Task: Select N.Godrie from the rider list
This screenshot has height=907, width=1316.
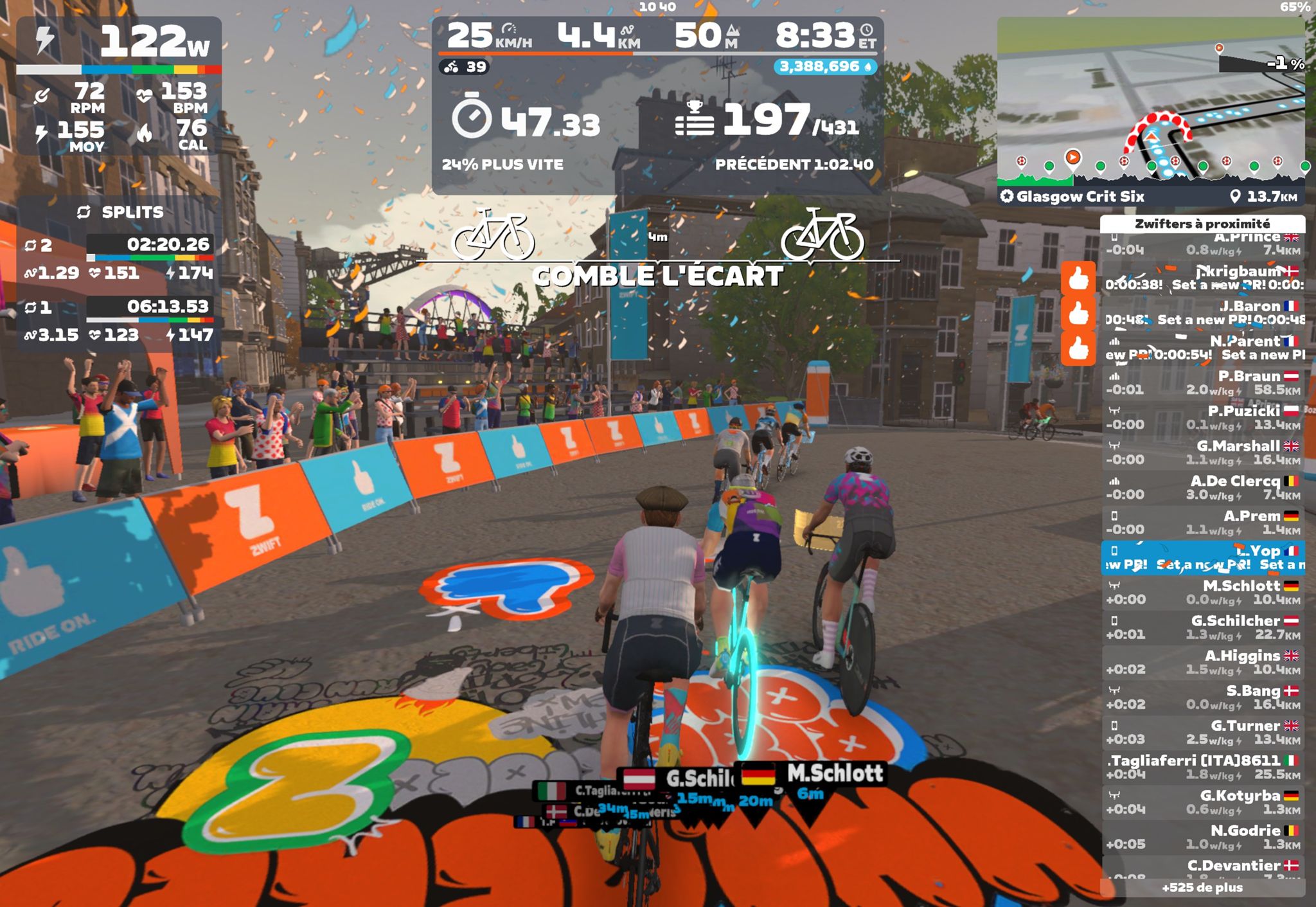Action: pos(1202,837)
